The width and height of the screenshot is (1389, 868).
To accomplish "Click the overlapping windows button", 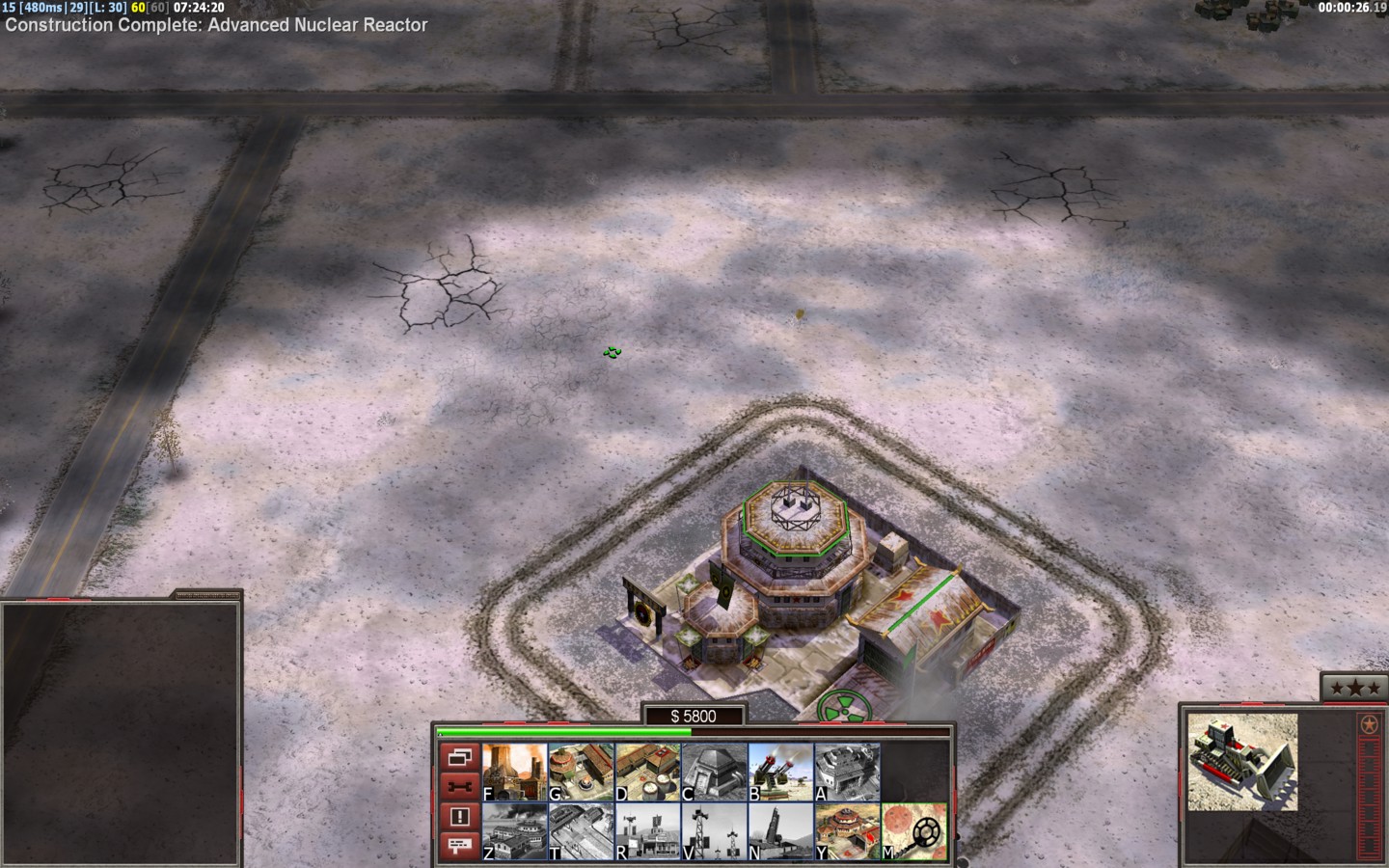I will pos(459,757).
